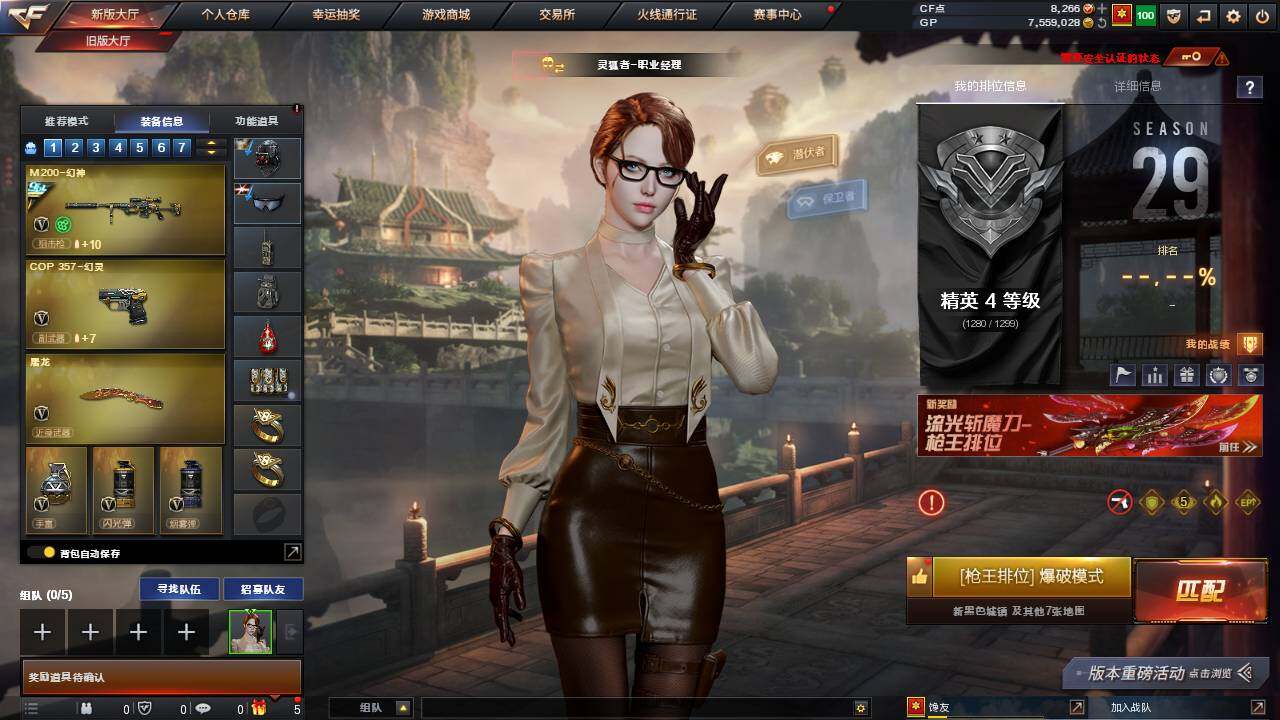Start matchmaking with the 匹配 button
Image resolution: width=1280 pixels, height=720 pixels.
(1198, 590)
